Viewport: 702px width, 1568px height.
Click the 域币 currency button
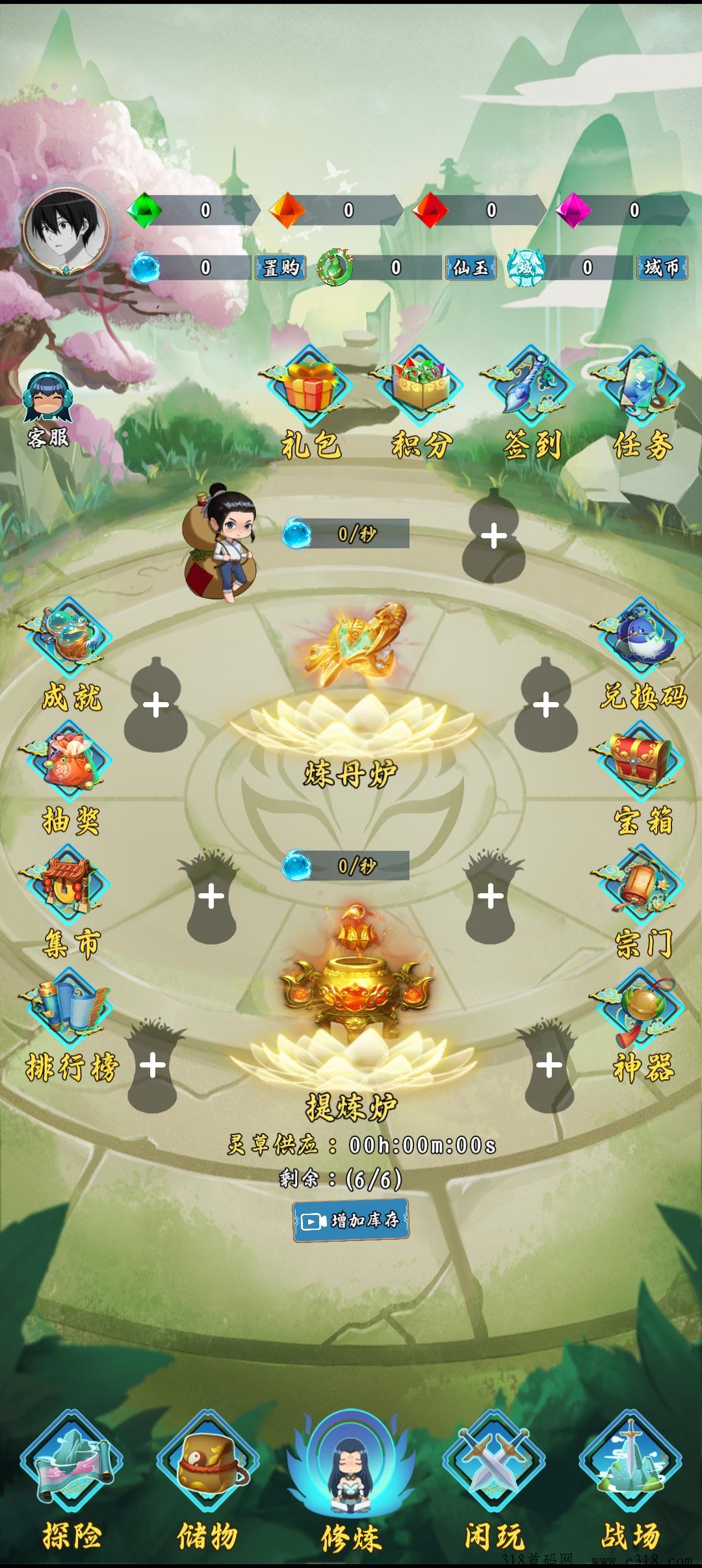(x=661, y=267)
